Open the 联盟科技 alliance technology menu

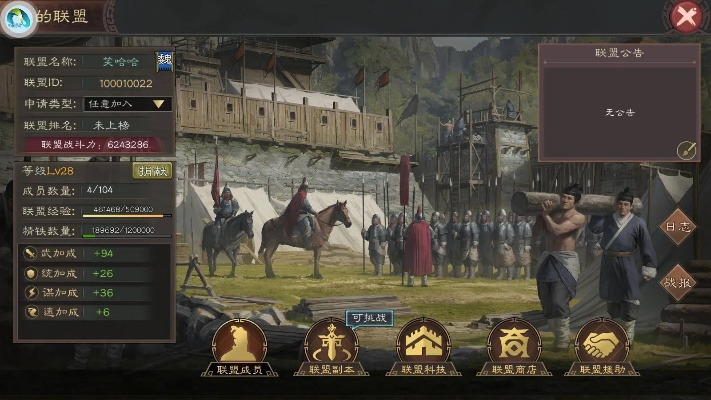tap(424, 345)
